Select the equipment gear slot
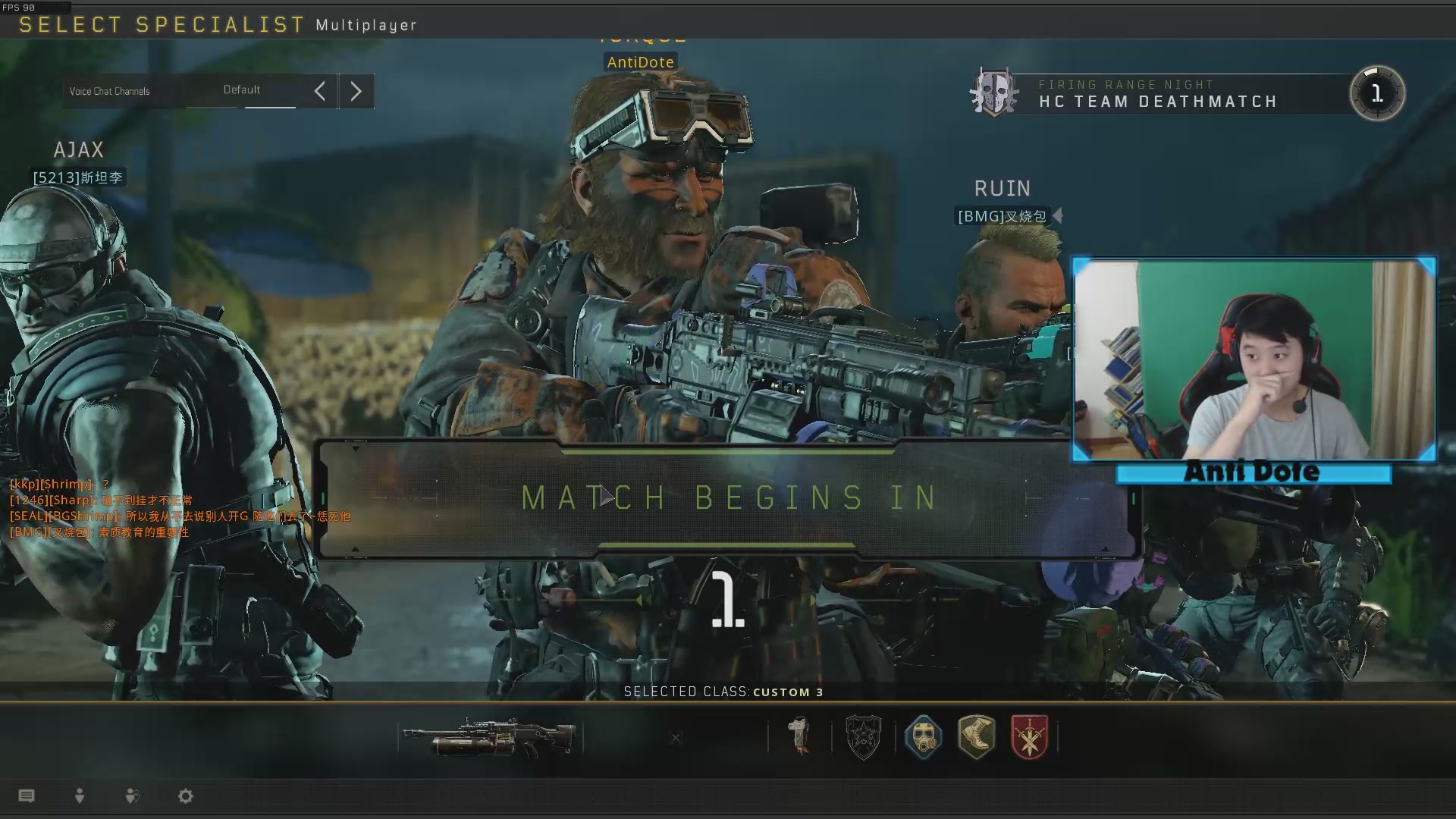The image size is (1456, 819). tap(799, 736)
